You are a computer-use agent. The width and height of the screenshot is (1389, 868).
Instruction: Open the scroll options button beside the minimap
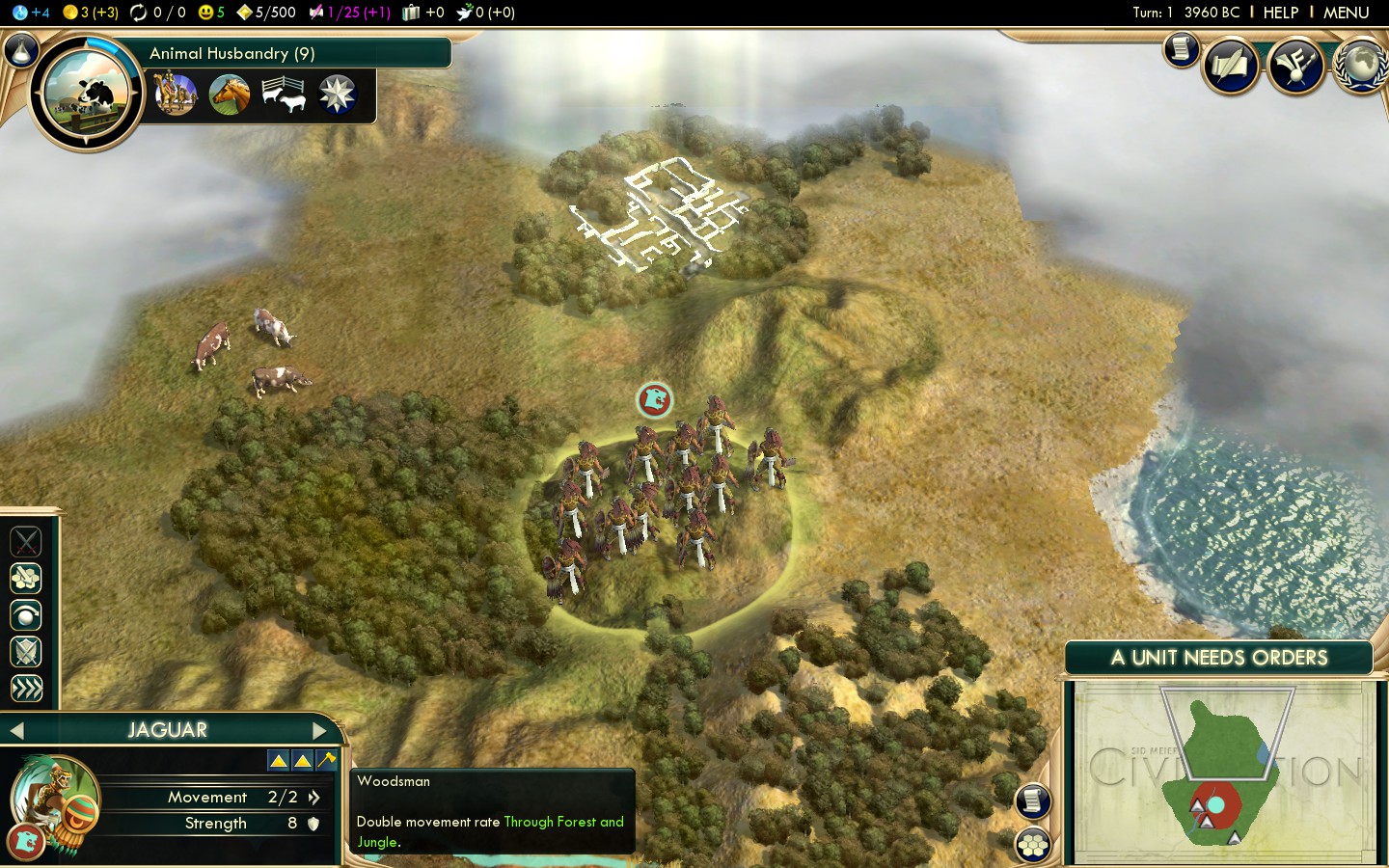(1032, 800)
